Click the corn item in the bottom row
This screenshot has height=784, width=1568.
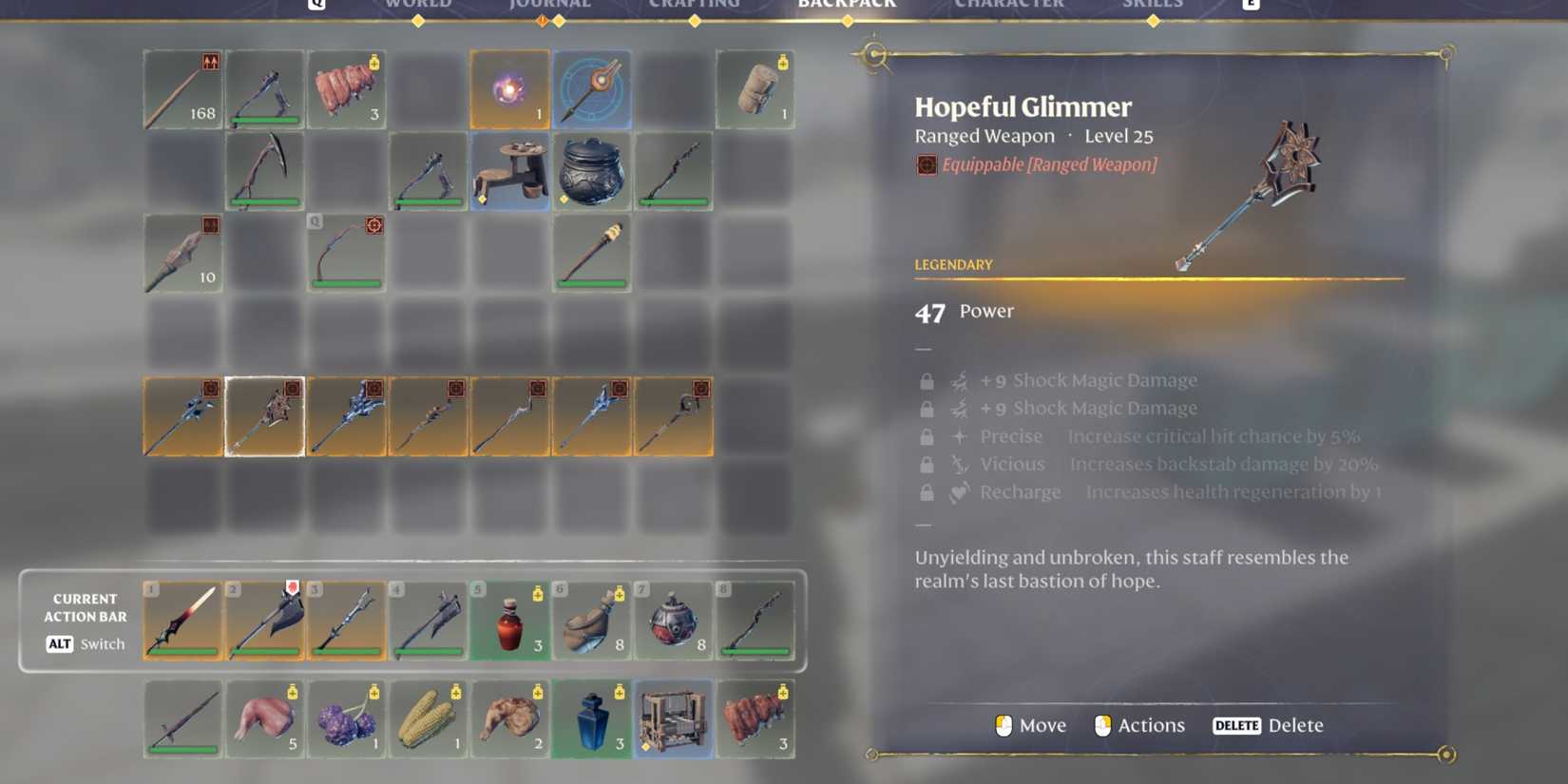428,720
